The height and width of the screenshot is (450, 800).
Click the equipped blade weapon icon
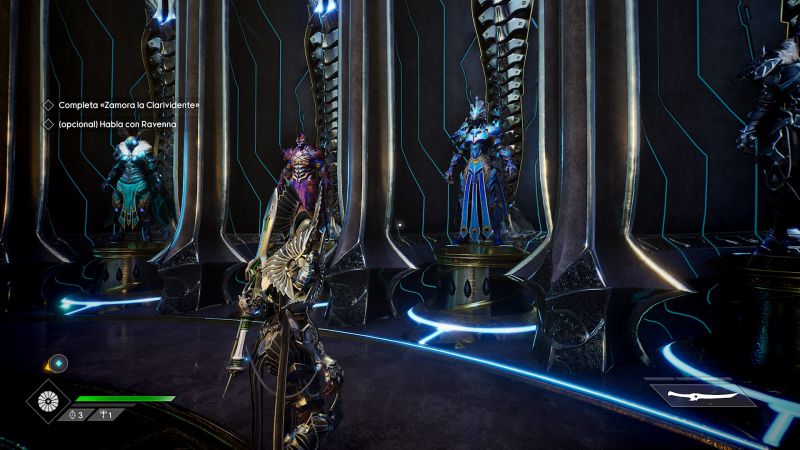(x=699, y=395)
